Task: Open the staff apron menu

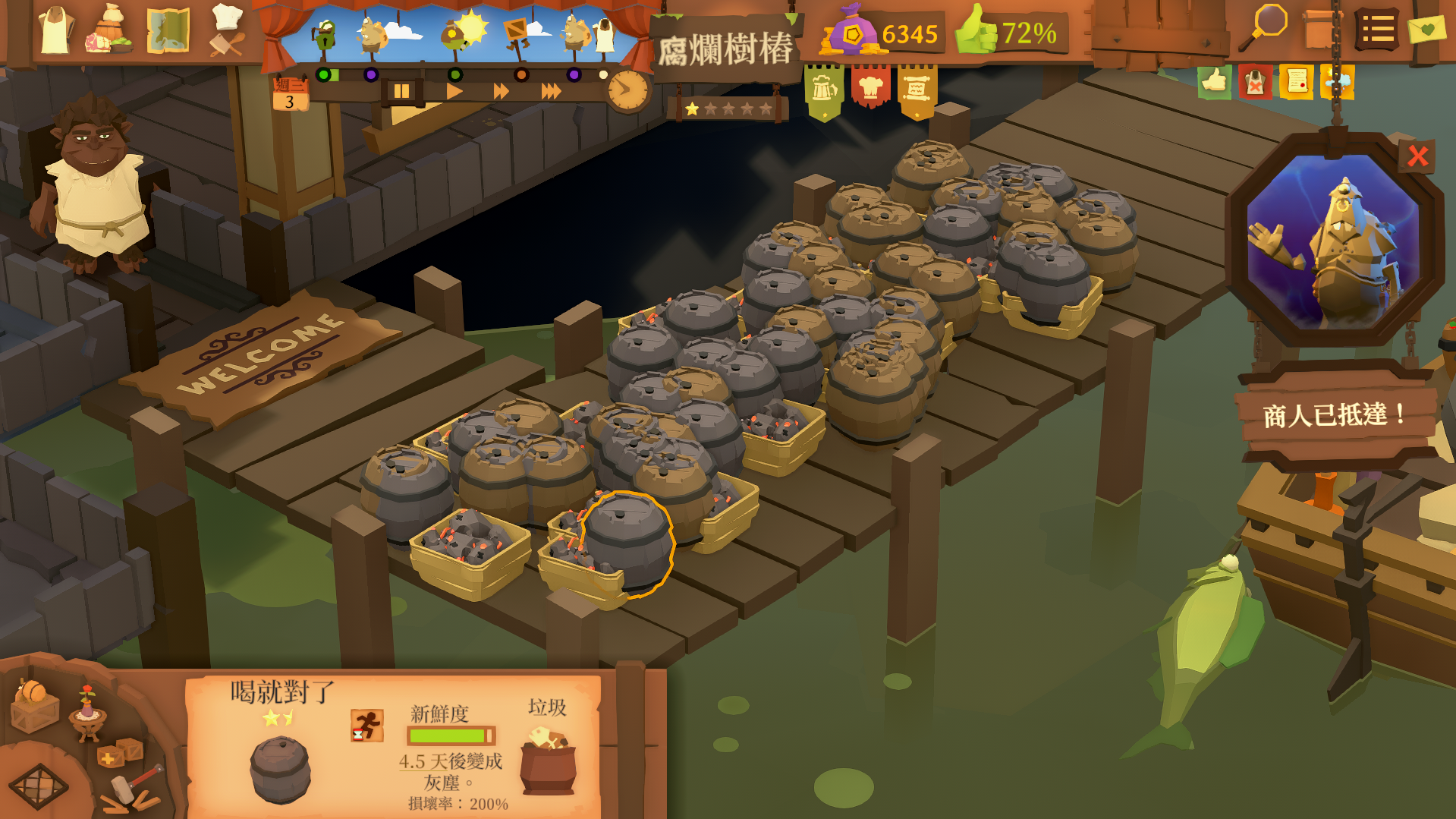Action: [x=55, y=31]
